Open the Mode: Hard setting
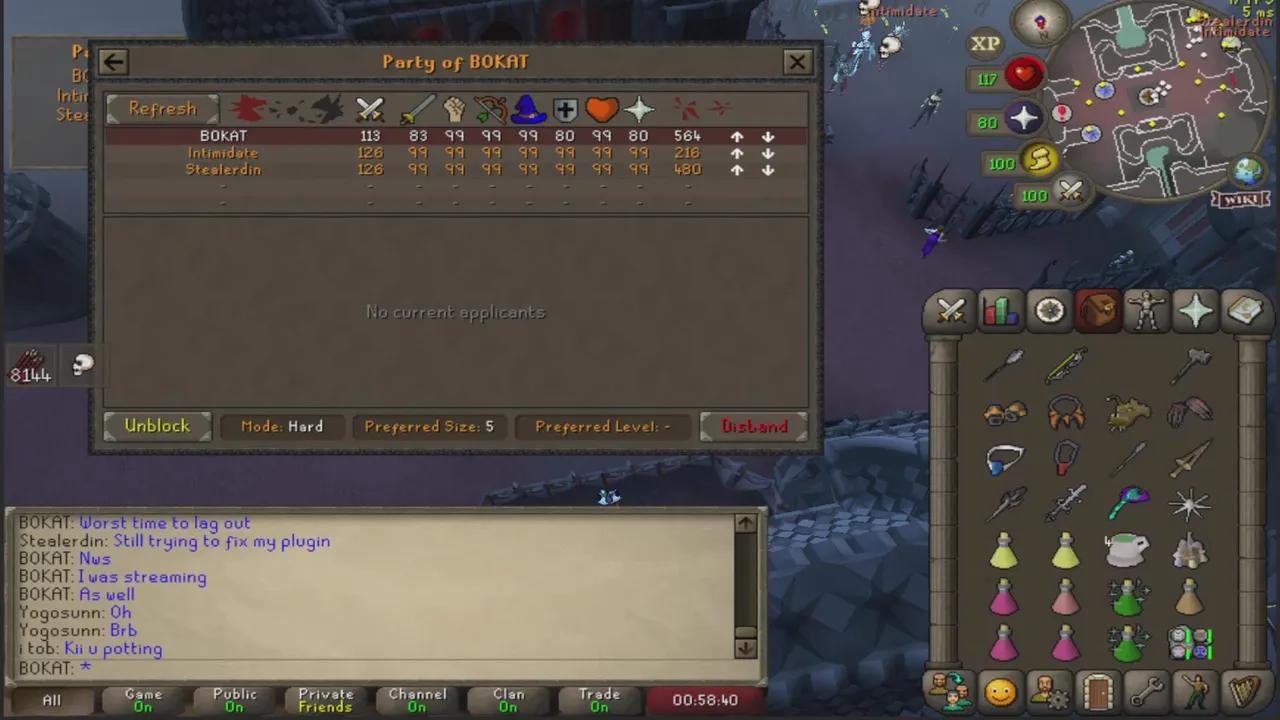 click(281, 426)
